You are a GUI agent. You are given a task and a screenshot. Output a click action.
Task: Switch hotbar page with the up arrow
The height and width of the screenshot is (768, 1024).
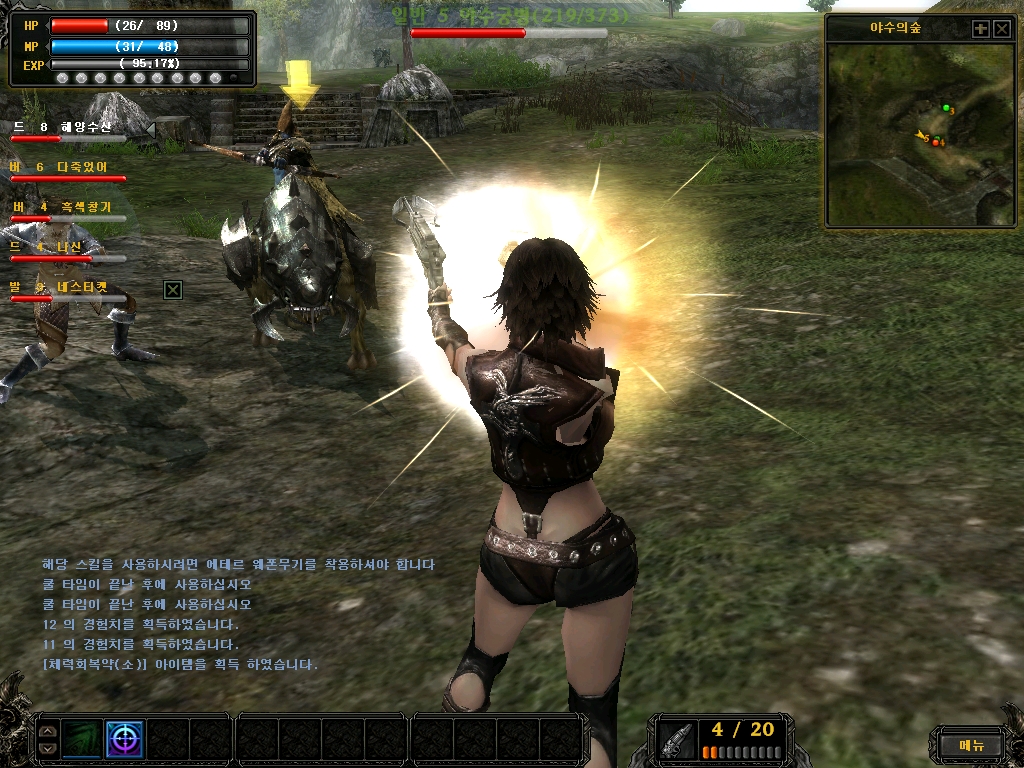pyautogui.click(x=48, y=731)
